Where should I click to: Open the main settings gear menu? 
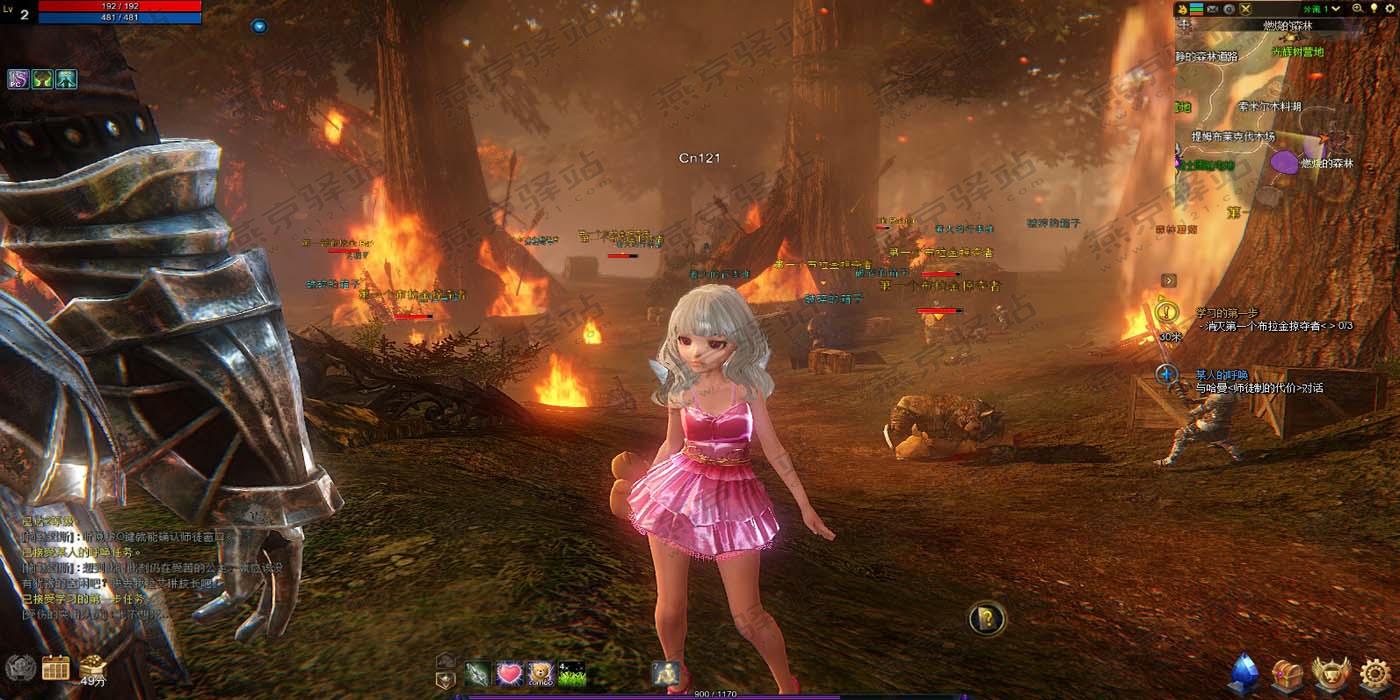tap(1376, 673)
